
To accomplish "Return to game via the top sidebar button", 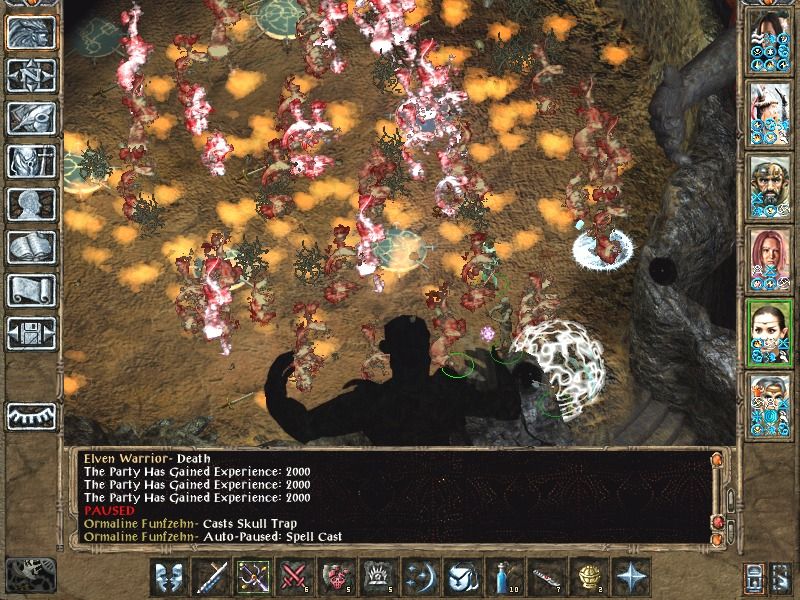I will coord(30,32).
